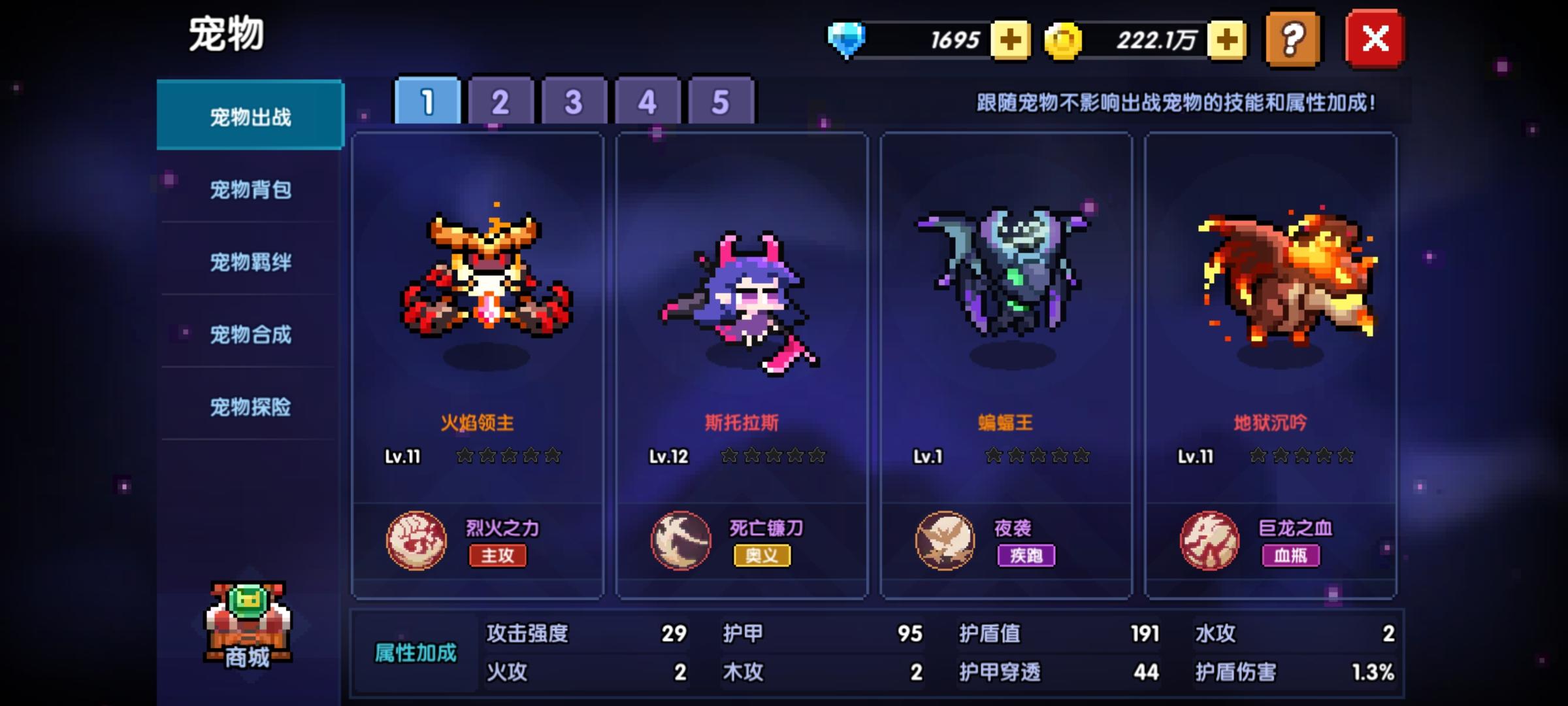Screen dimensions: 1568x706
Task: Switch to pet team tab 2
Action: [500, 101]
